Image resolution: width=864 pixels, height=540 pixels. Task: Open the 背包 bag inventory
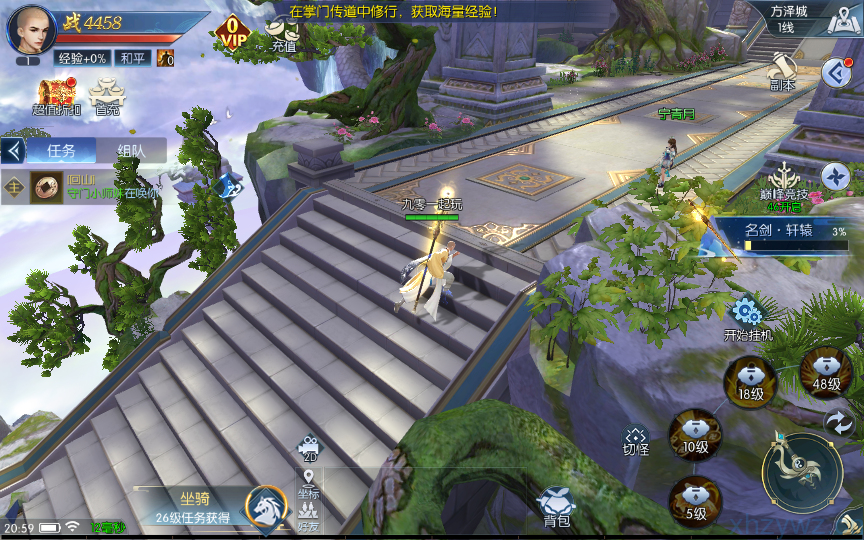(x=556, y=507)
